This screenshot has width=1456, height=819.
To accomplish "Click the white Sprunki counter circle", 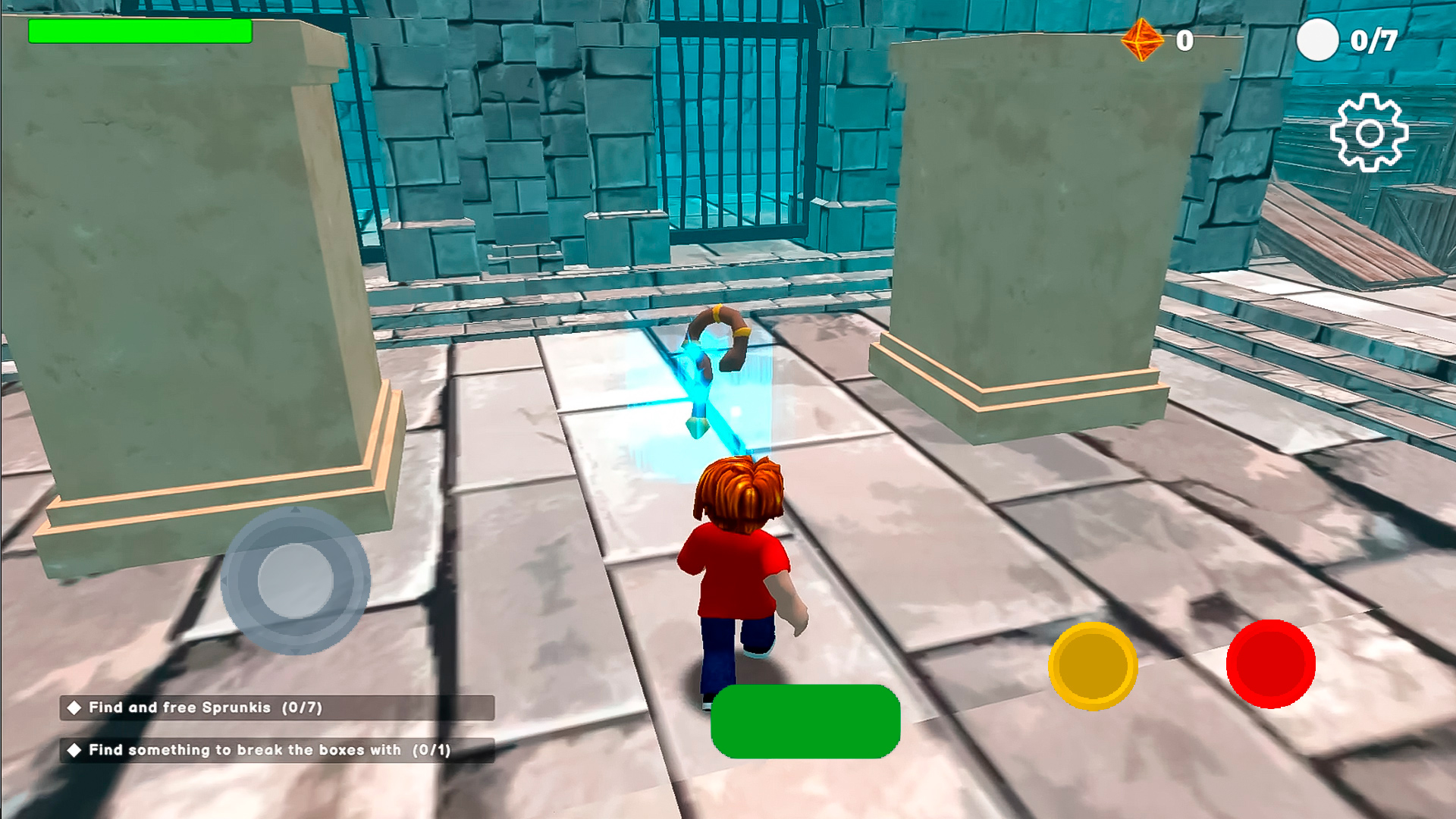I will 1318,39.
